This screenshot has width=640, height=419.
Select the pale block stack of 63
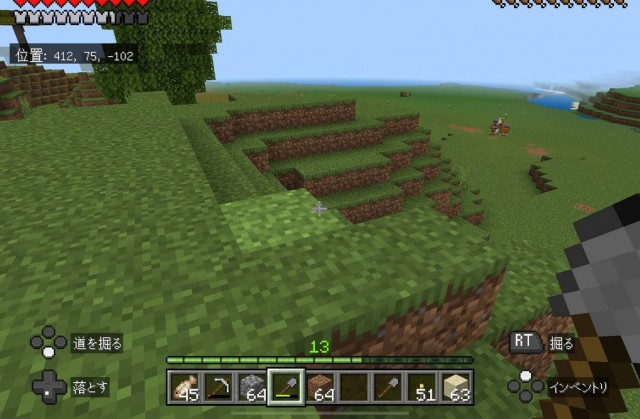click(x=457, y=386)
